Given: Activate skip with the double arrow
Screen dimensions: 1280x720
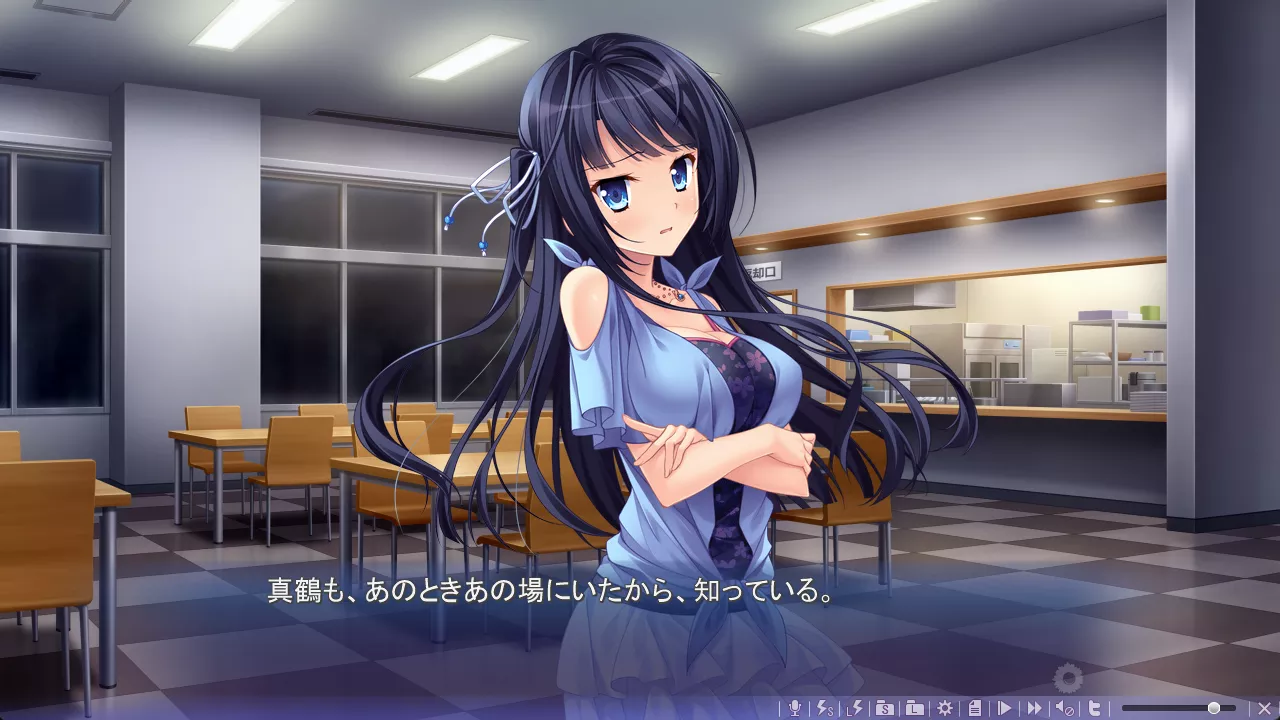Looking at the screenshot, I should [1035, 708].
